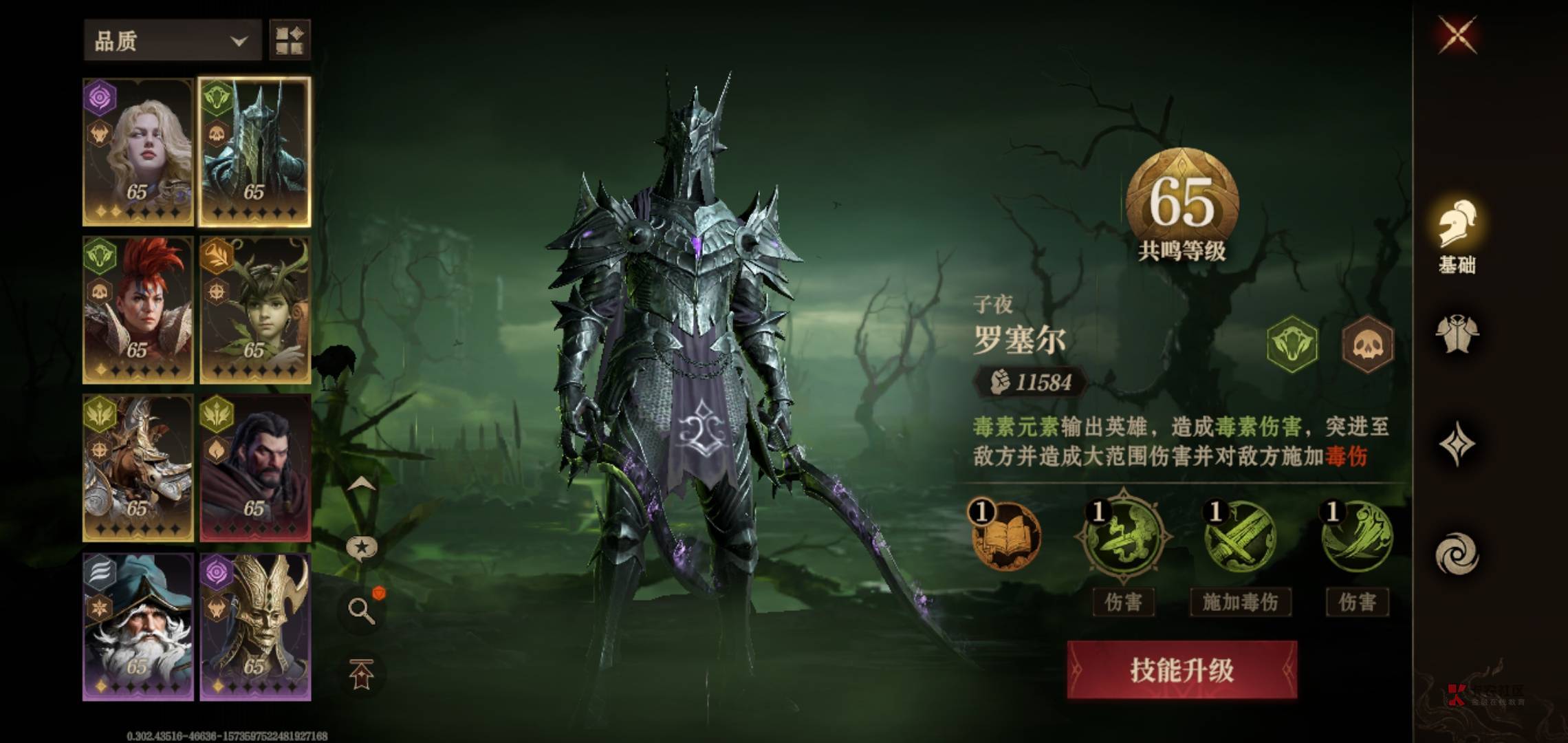This screenshot has width=1568, height=743.
Task: Choose the golden masked hero card
Action: click(255, 627)
